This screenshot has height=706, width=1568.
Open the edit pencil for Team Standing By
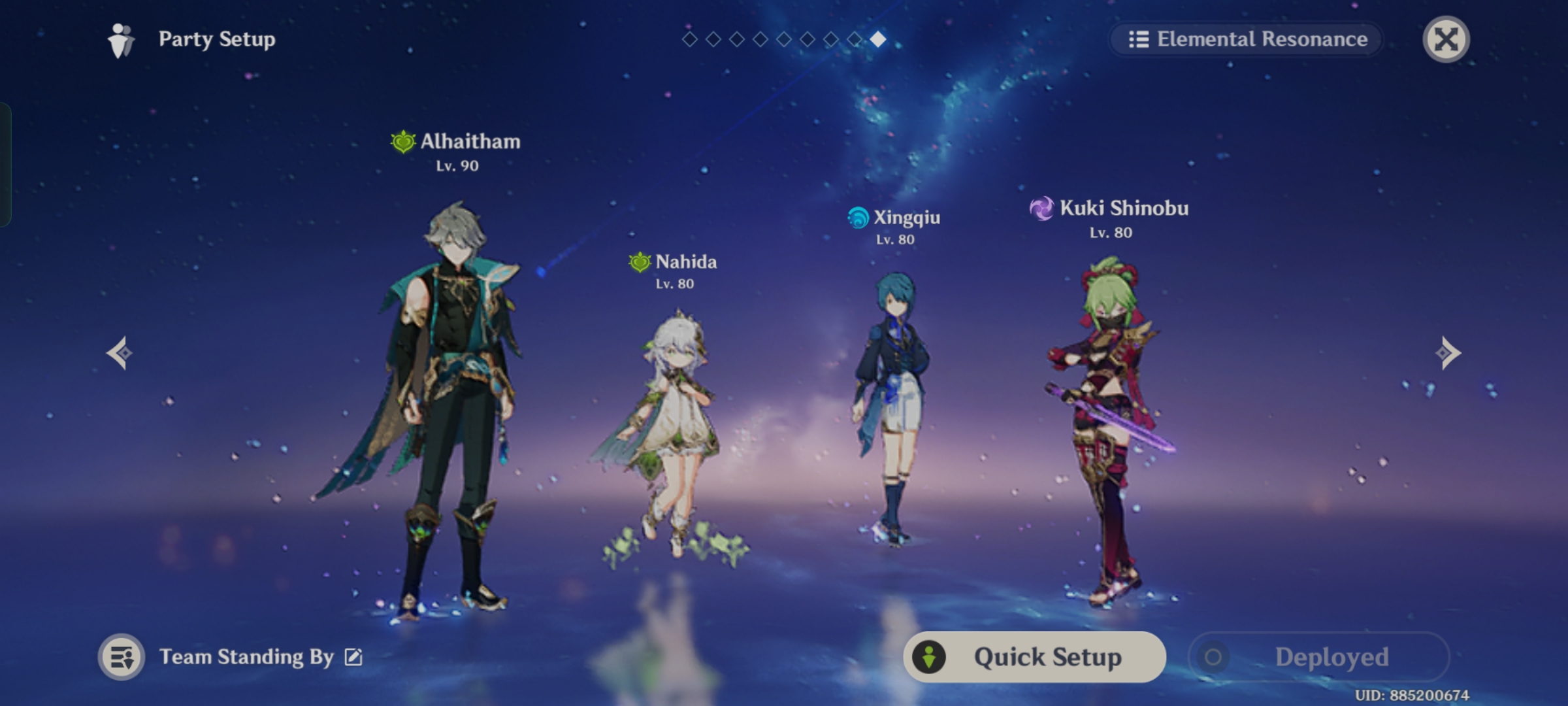click(353, 658)
